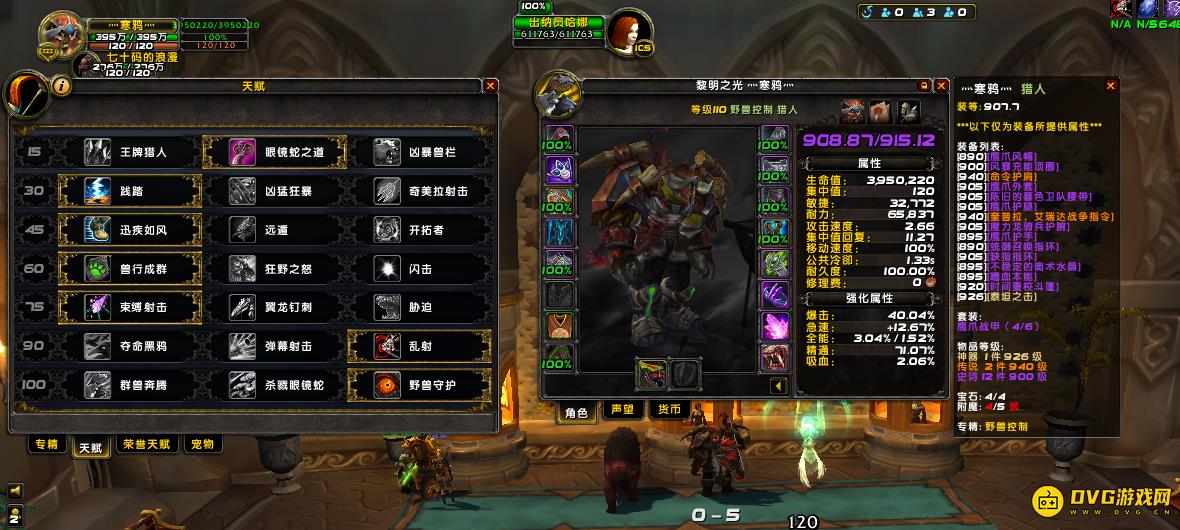Switch to the 货币 currency tab
This screenshot has height=530, width=1180.
(x=668, y=409)
